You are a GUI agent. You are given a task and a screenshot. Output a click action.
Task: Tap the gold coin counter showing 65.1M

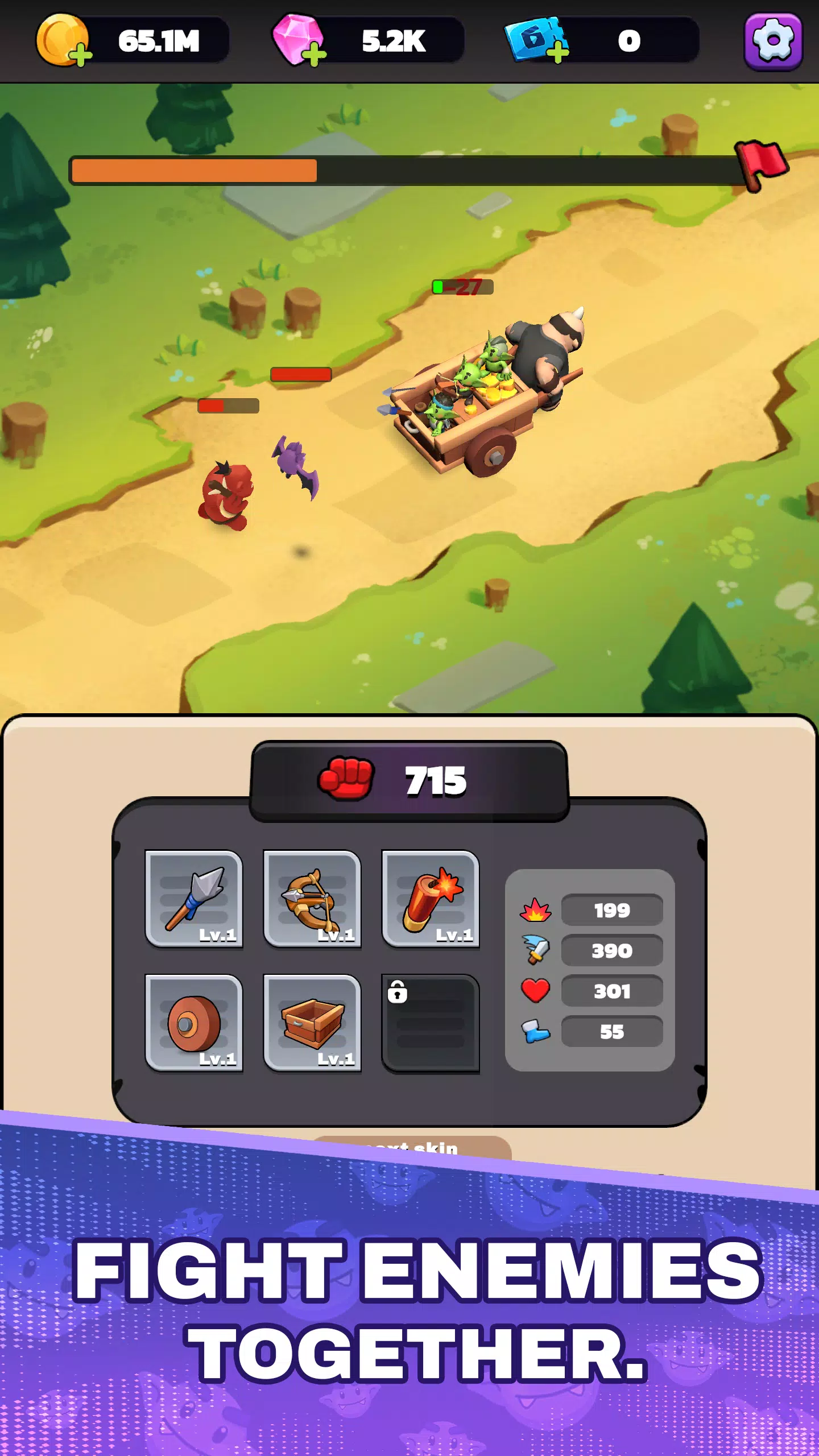(x=160, y=41)
